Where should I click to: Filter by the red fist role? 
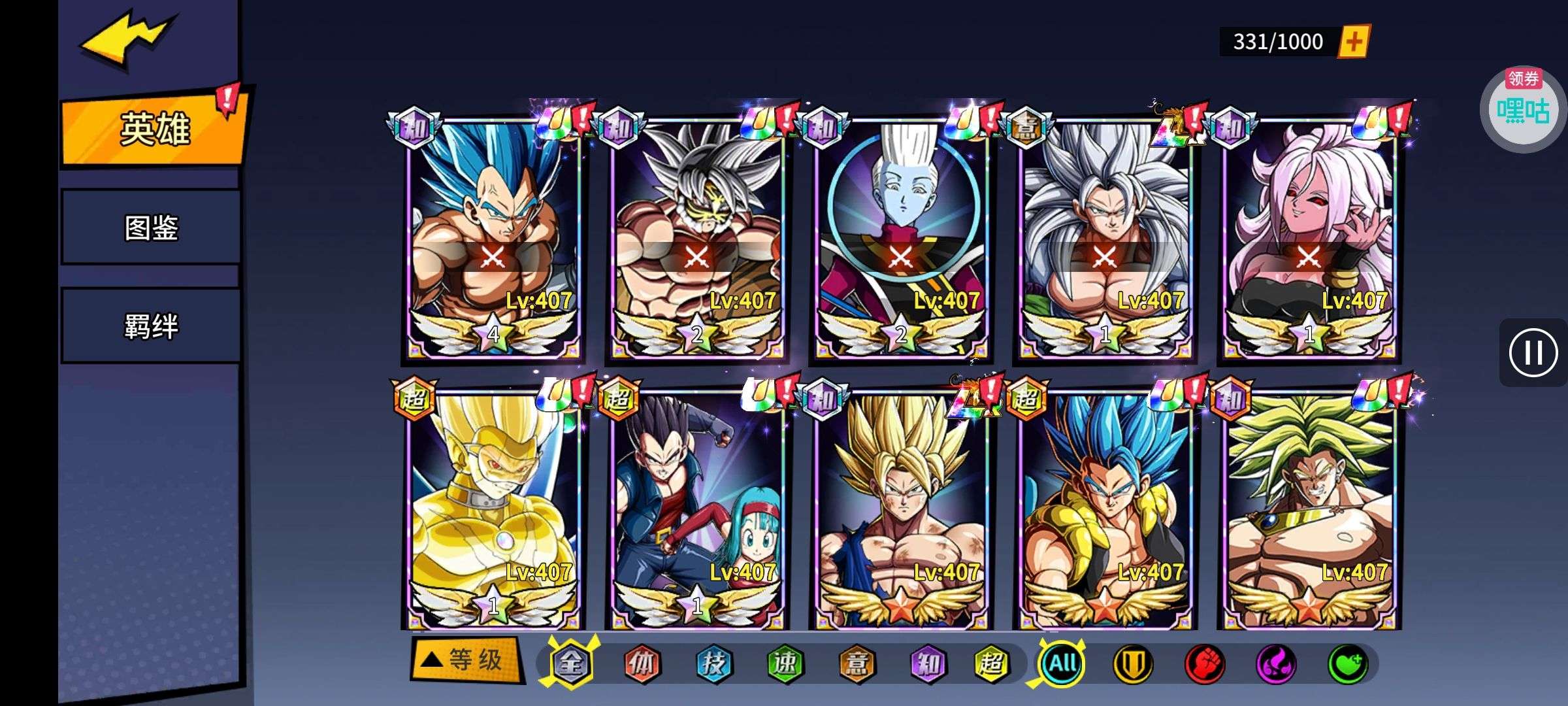[1205, 664]
